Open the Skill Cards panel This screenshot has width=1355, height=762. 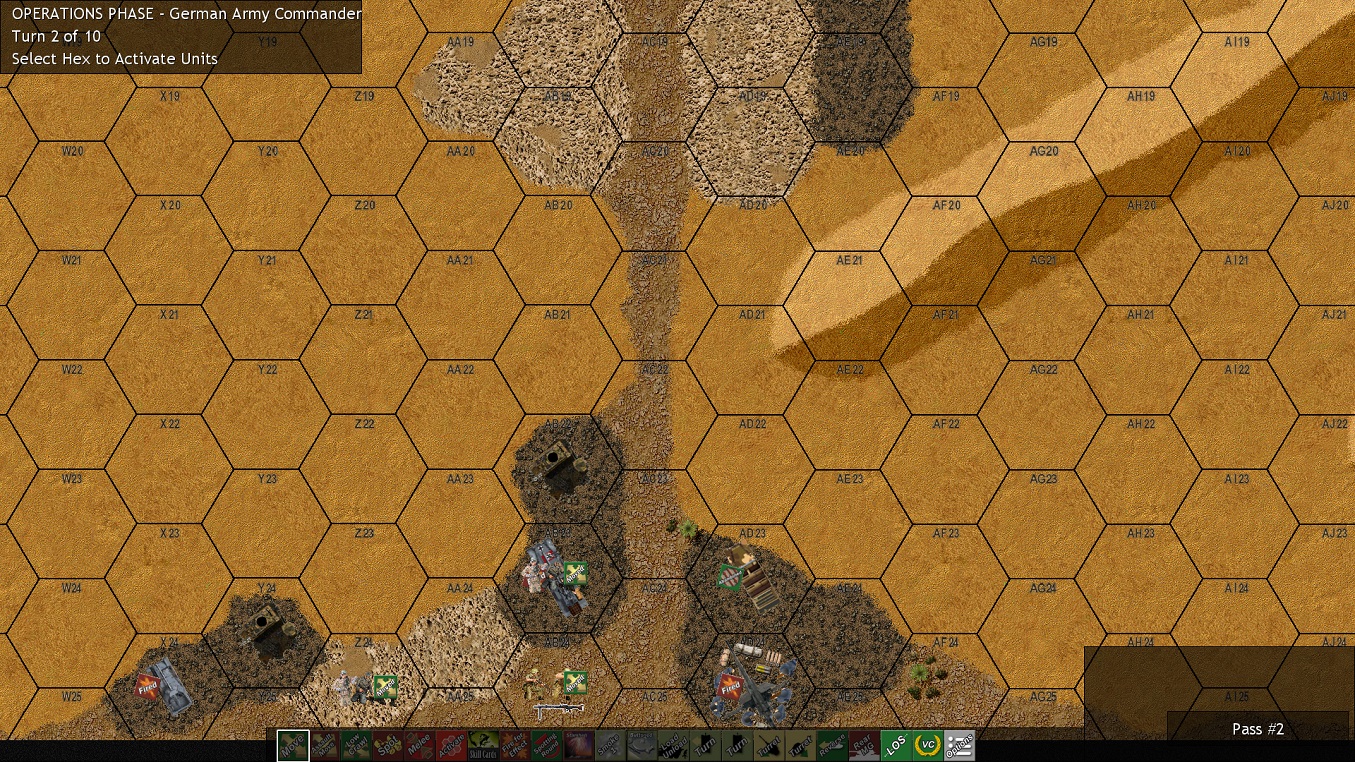[484, 745]
